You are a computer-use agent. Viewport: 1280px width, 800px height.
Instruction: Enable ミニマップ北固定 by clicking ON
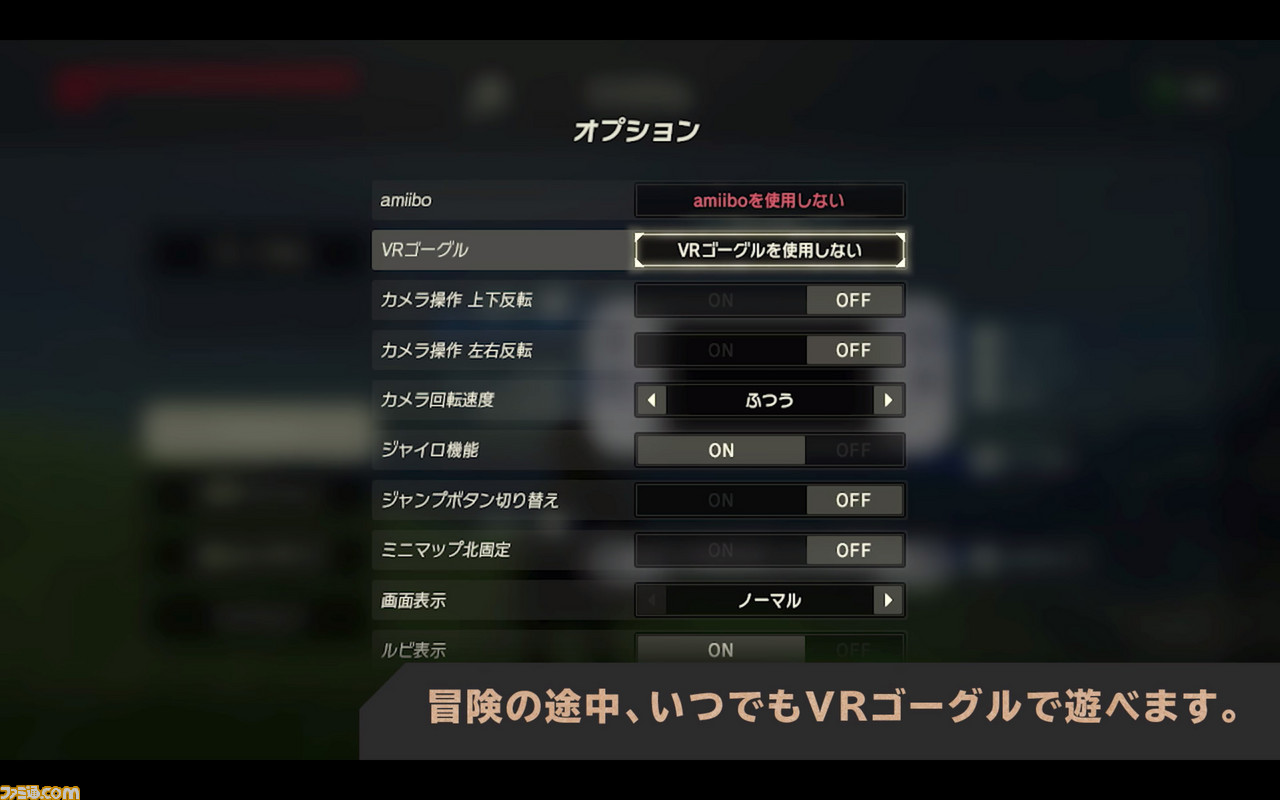pos(720,550)
